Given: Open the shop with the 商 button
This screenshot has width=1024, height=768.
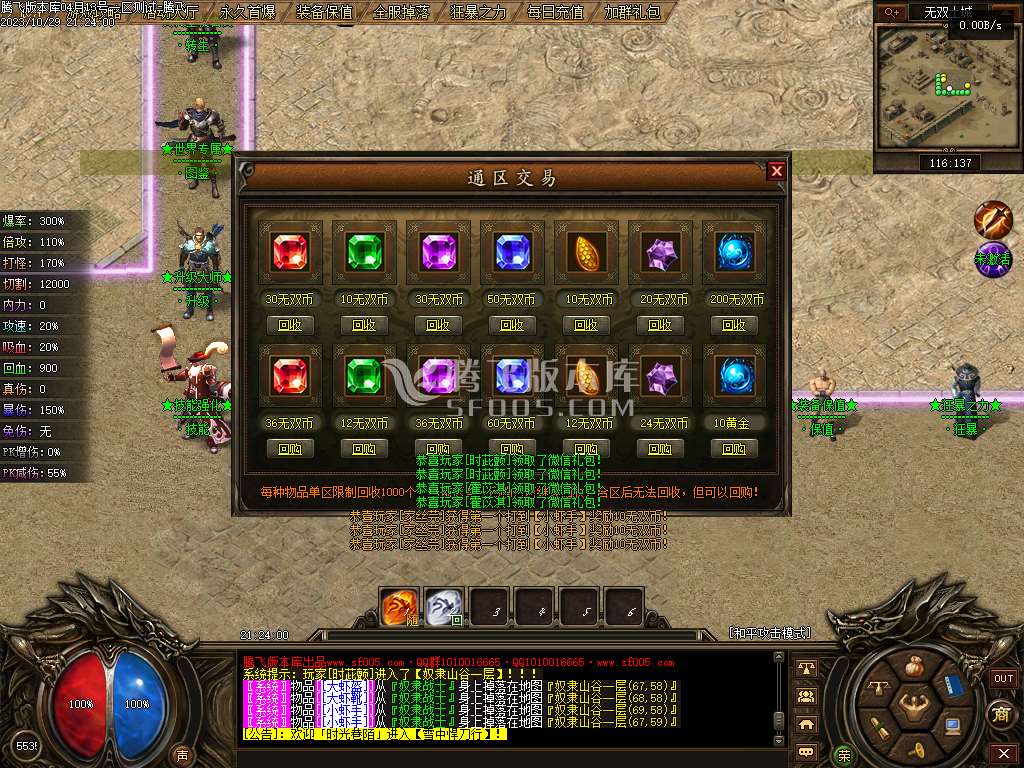Looking at the screenshot, I should click(1001, 713).
